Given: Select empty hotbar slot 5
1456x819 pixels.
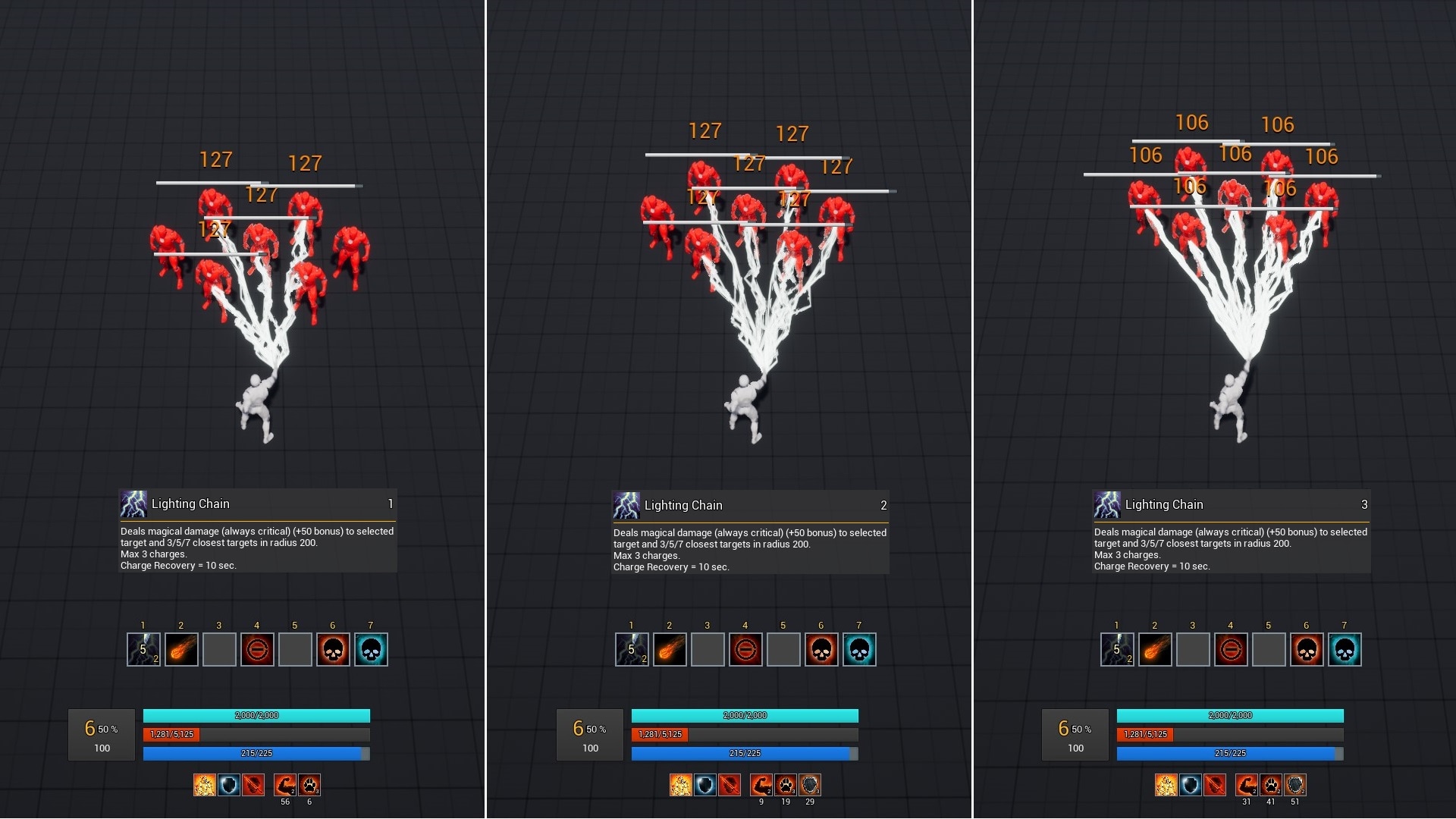Looking at the screenshot, I should [295, 649].
